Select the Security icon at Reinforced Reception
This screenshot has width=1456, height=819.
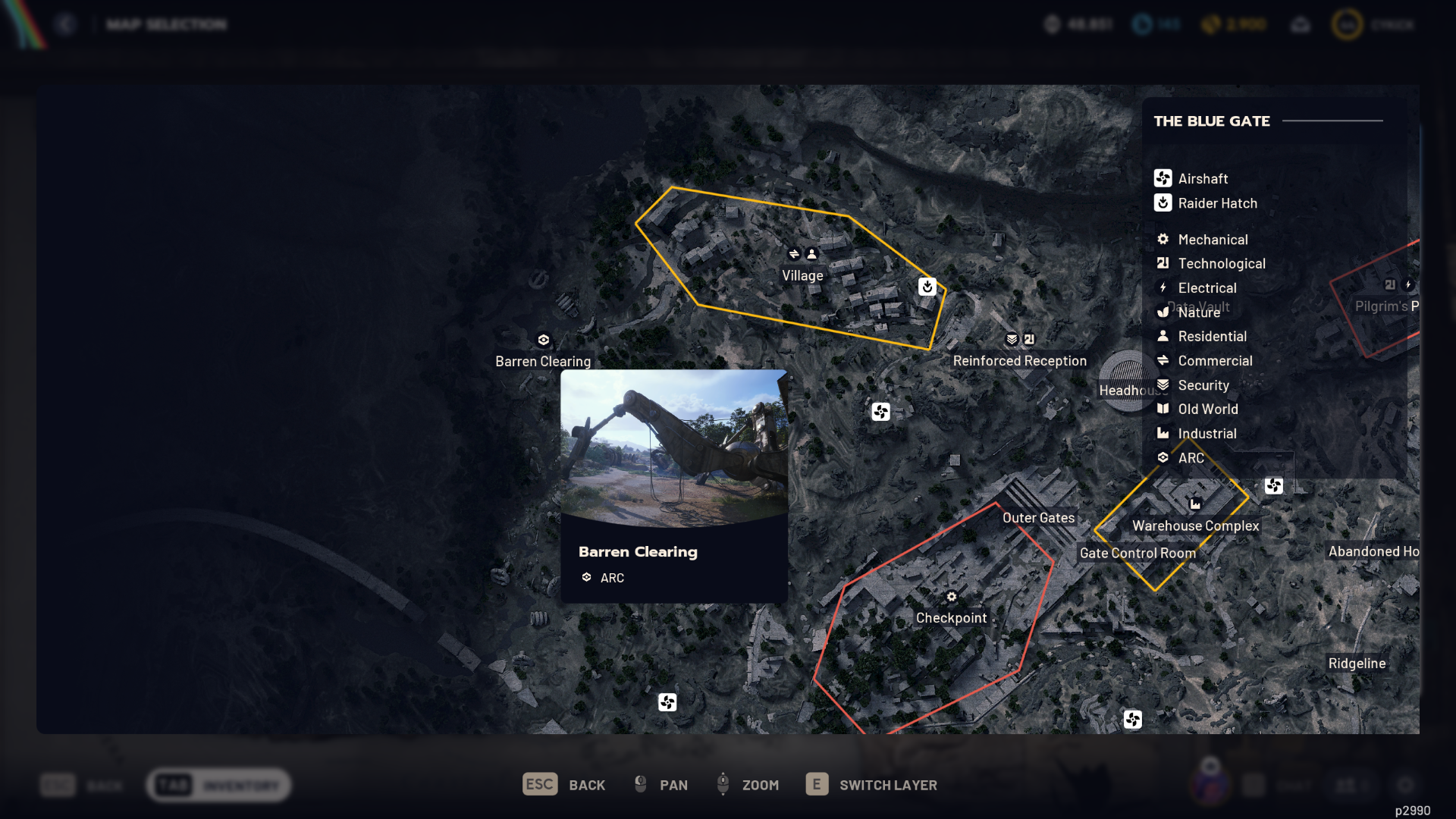pos(1011,340)
